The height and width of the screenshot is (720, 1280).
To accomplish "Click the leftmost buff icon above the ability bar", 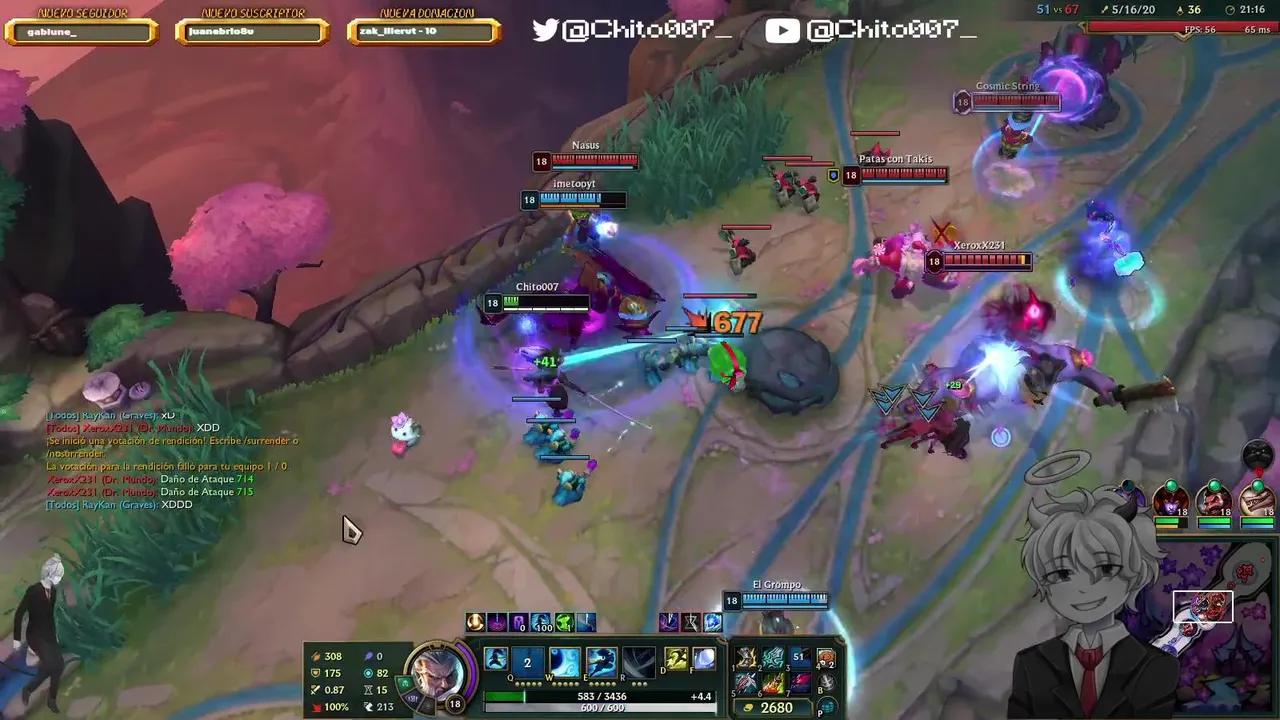I will click(474, 621).
